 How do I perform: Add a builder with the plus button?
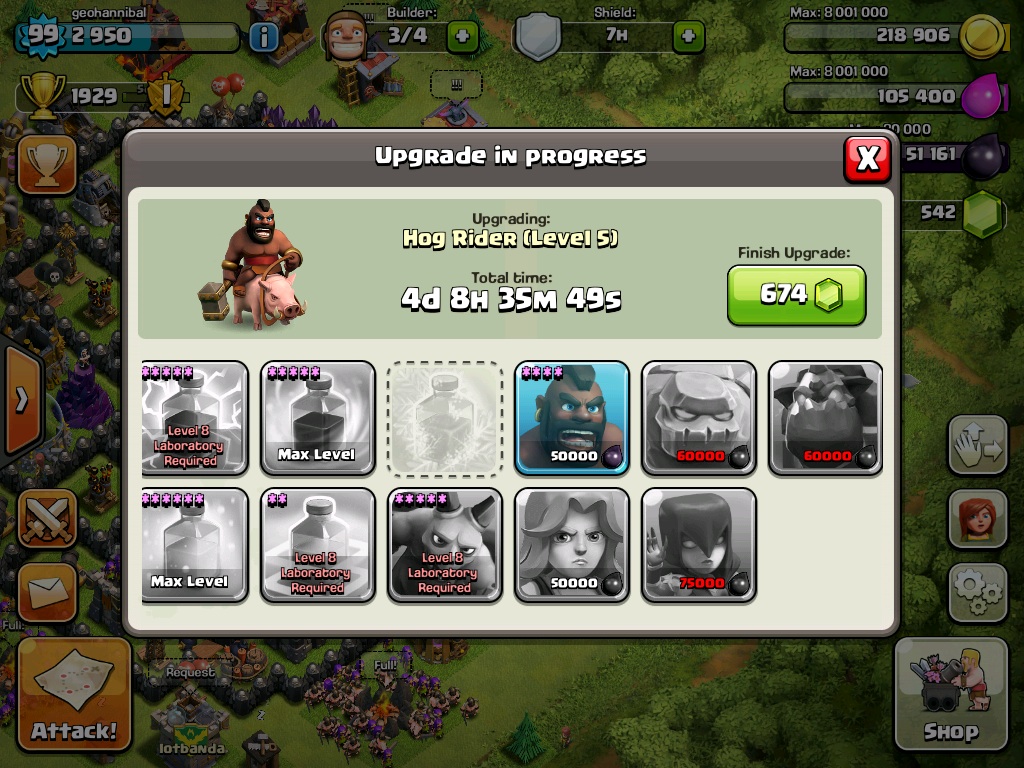pos(462,37)
